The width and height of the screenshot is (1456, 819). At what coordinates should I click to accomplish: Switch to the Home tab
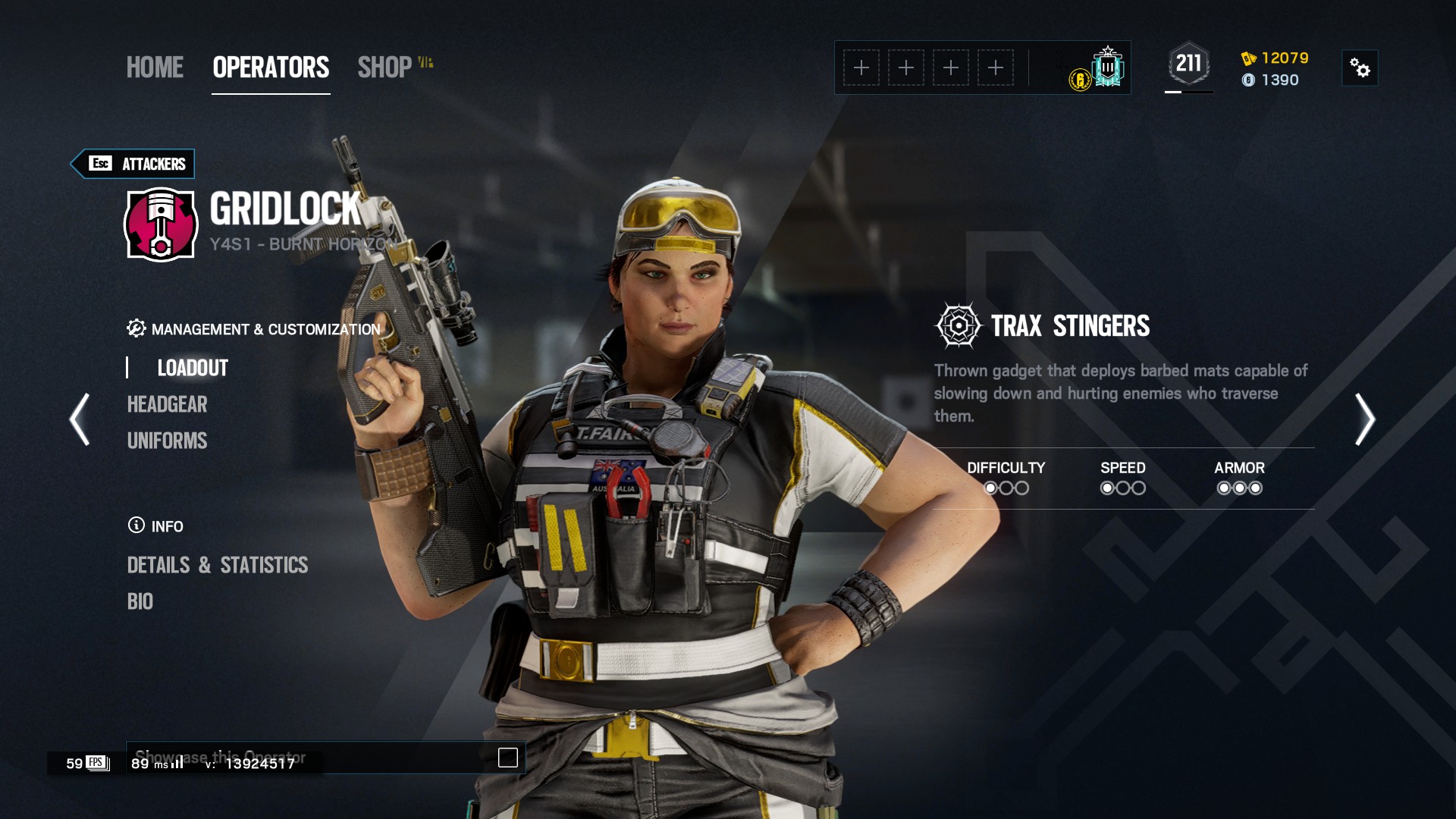pyautogui.click(x=155, y=67)
